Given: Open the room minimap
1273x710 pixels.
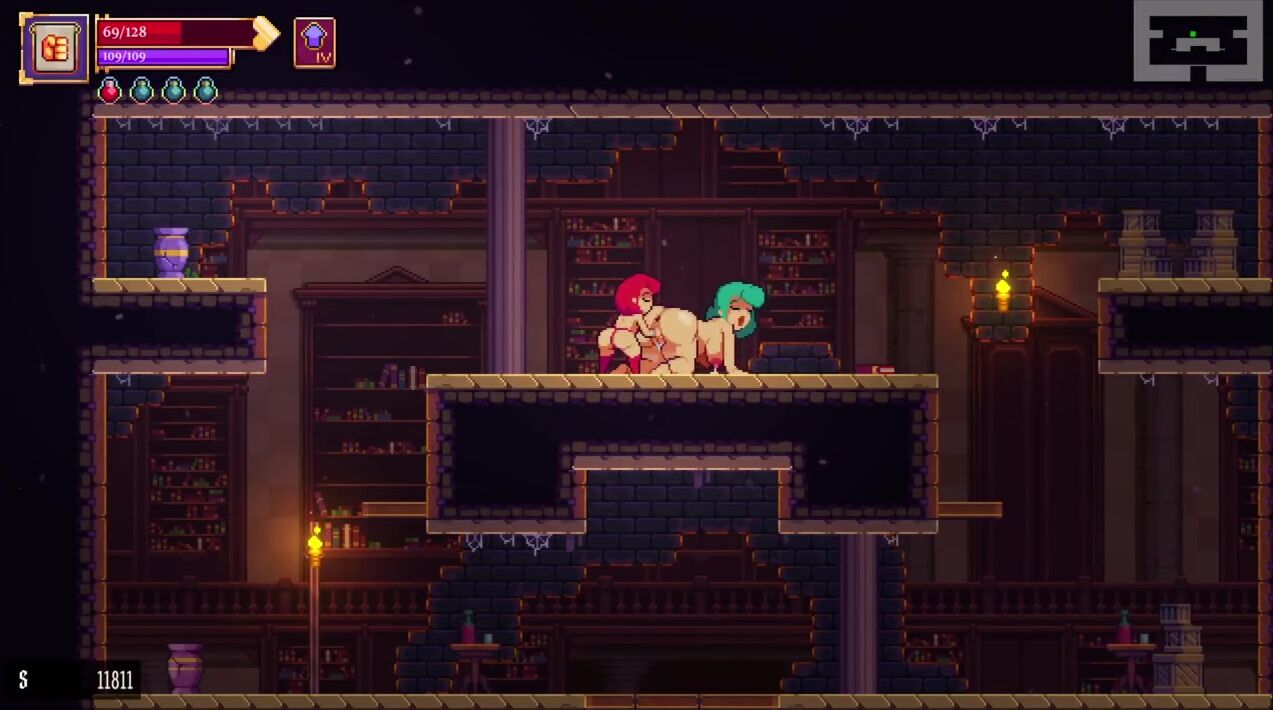Looking at the screenshot, I should pos(1197,41).
